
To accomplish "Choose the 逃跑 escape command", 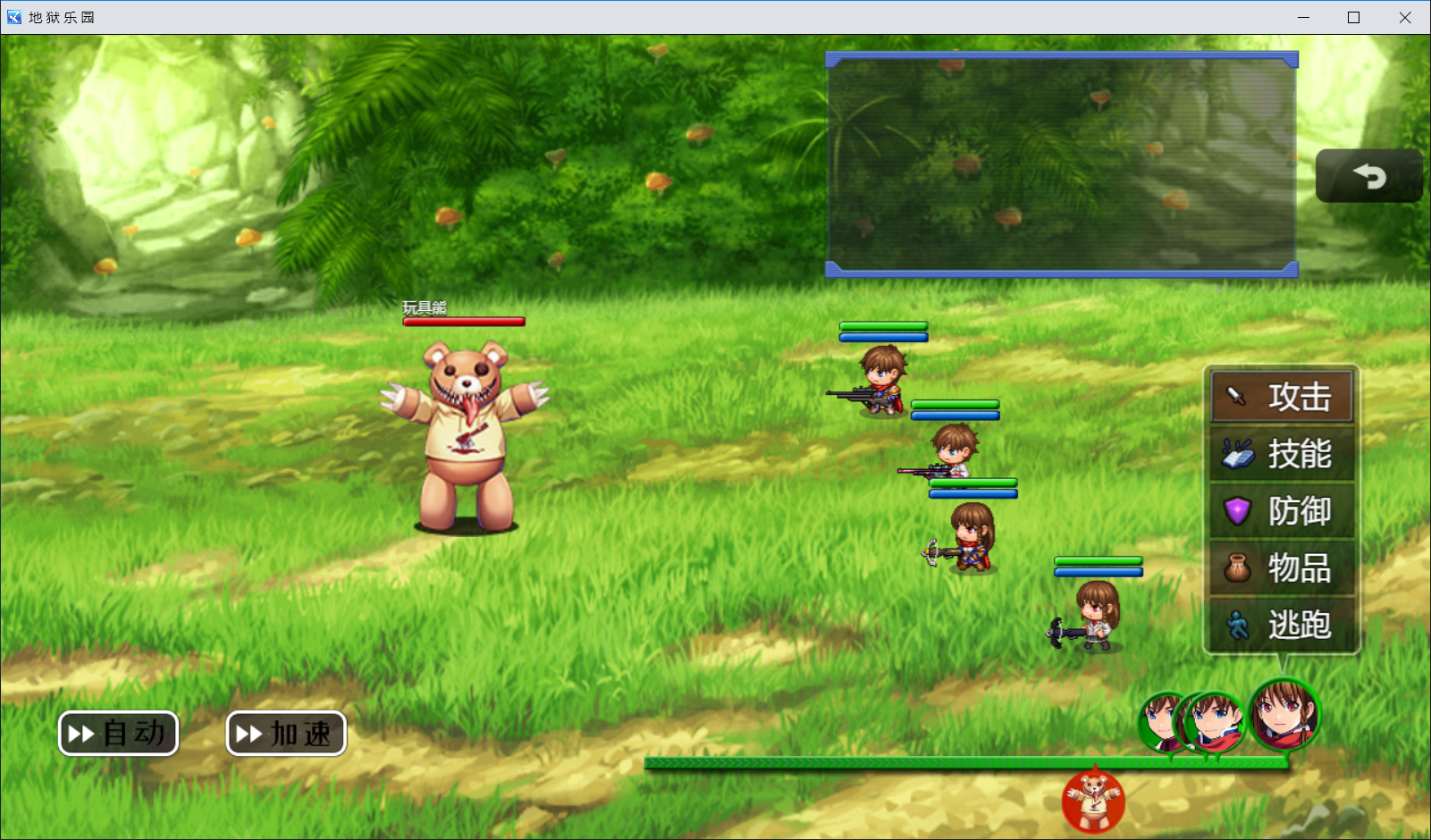I will [x=1282, y=625].
